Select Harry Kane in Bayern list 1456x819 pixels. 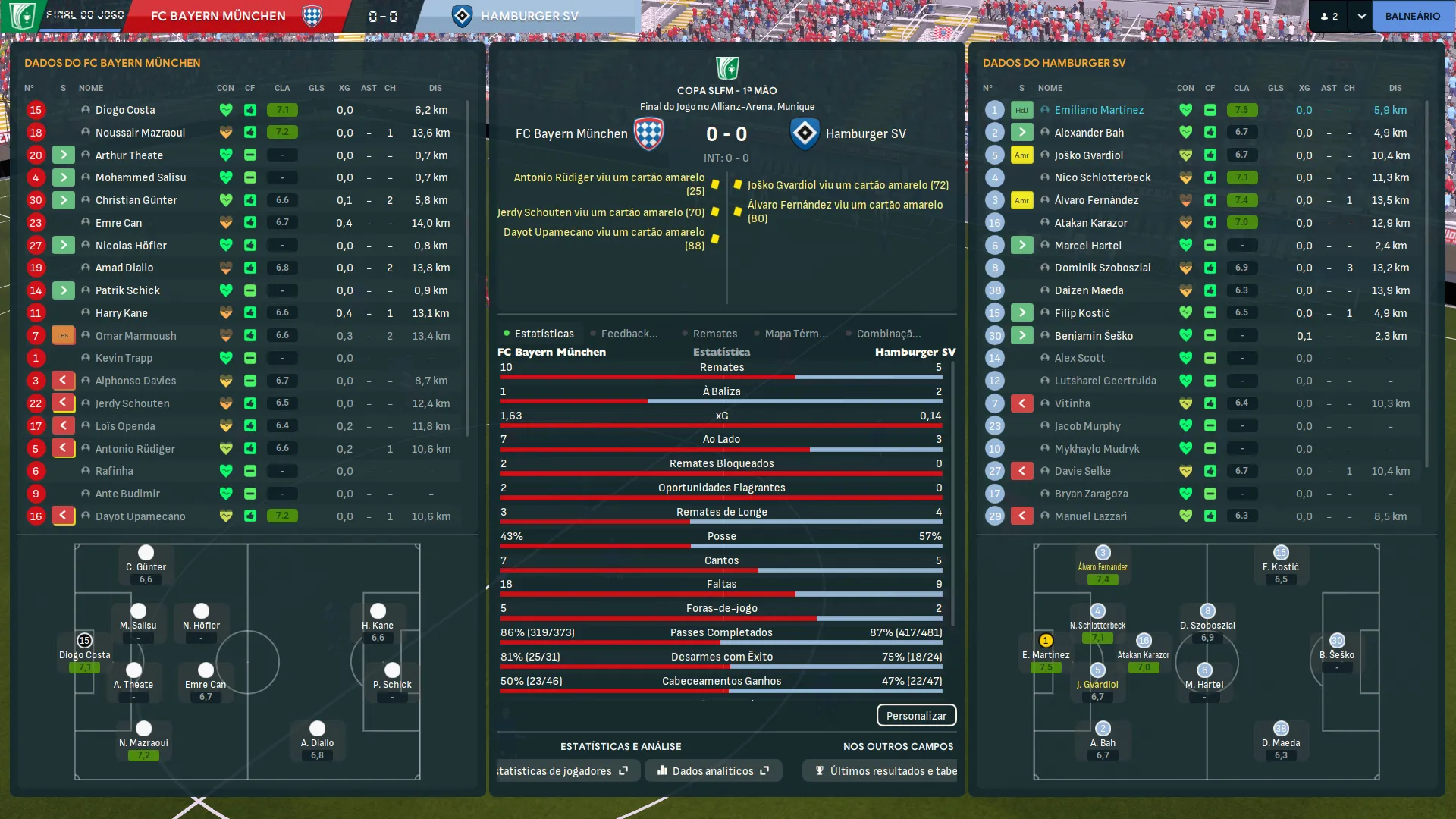tap(121, 313)
